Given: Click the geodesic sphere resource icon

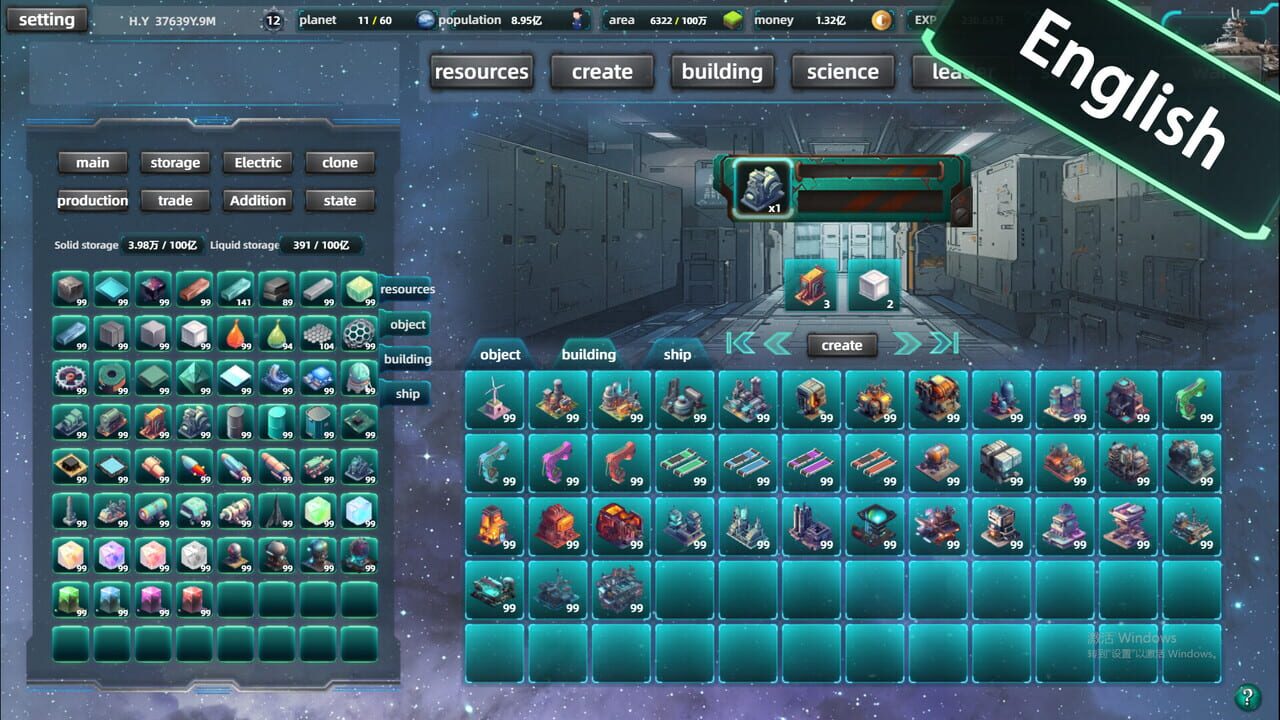Looking at the screenshot, I should click(358, 333).
